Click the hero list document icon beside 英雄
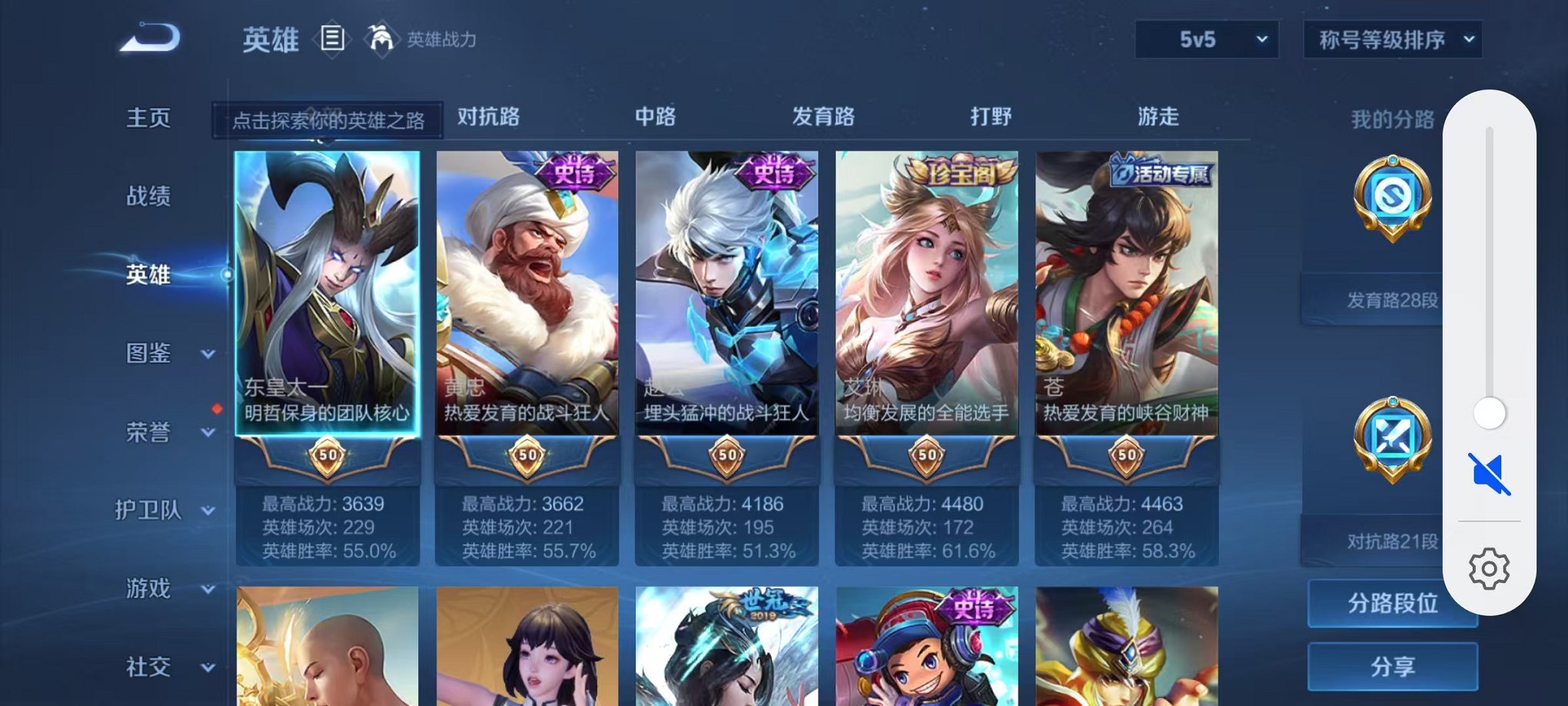 click(x=332, y=38)
